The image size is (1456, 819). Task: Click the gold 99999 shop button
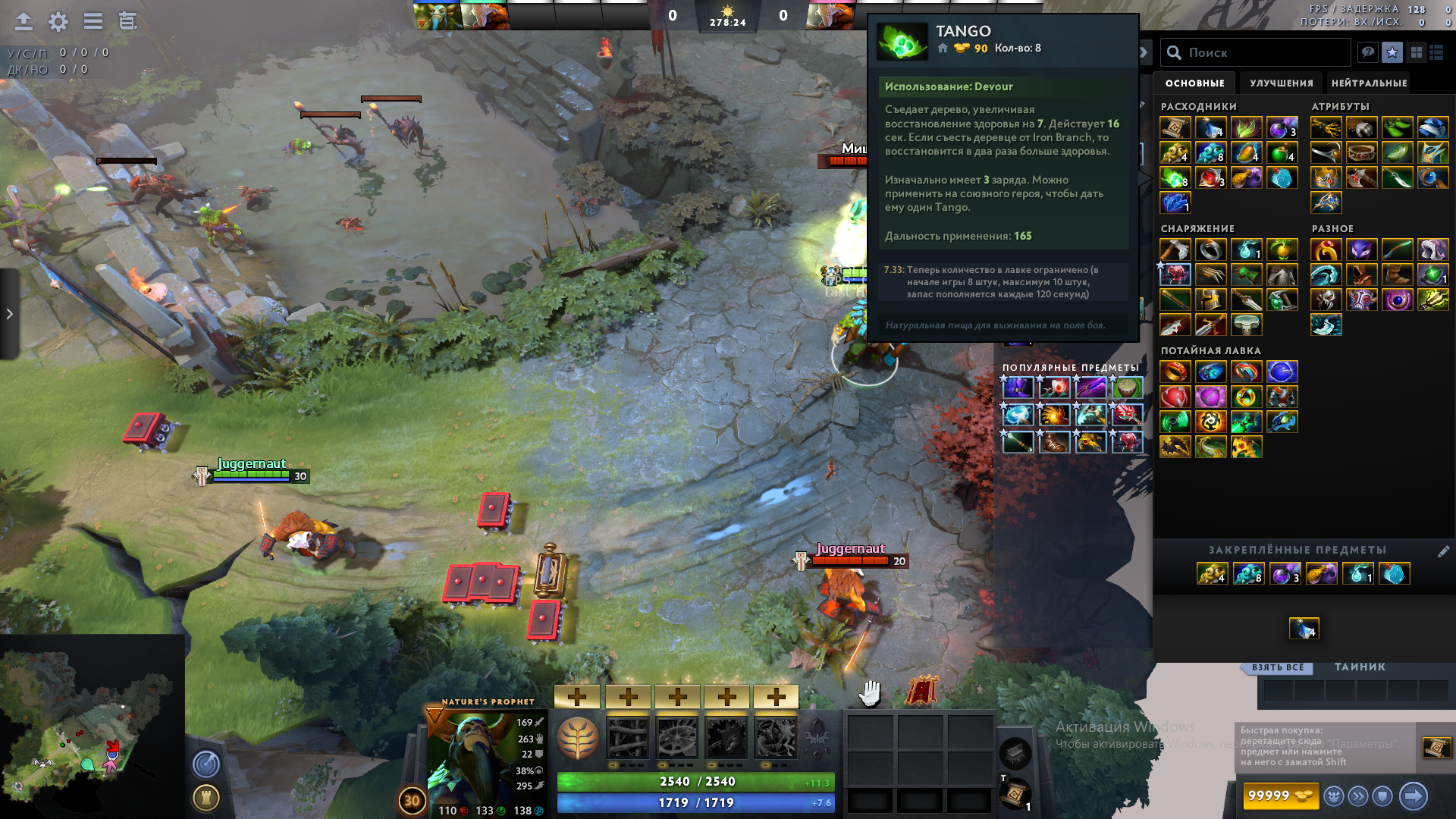(1279, 795)
